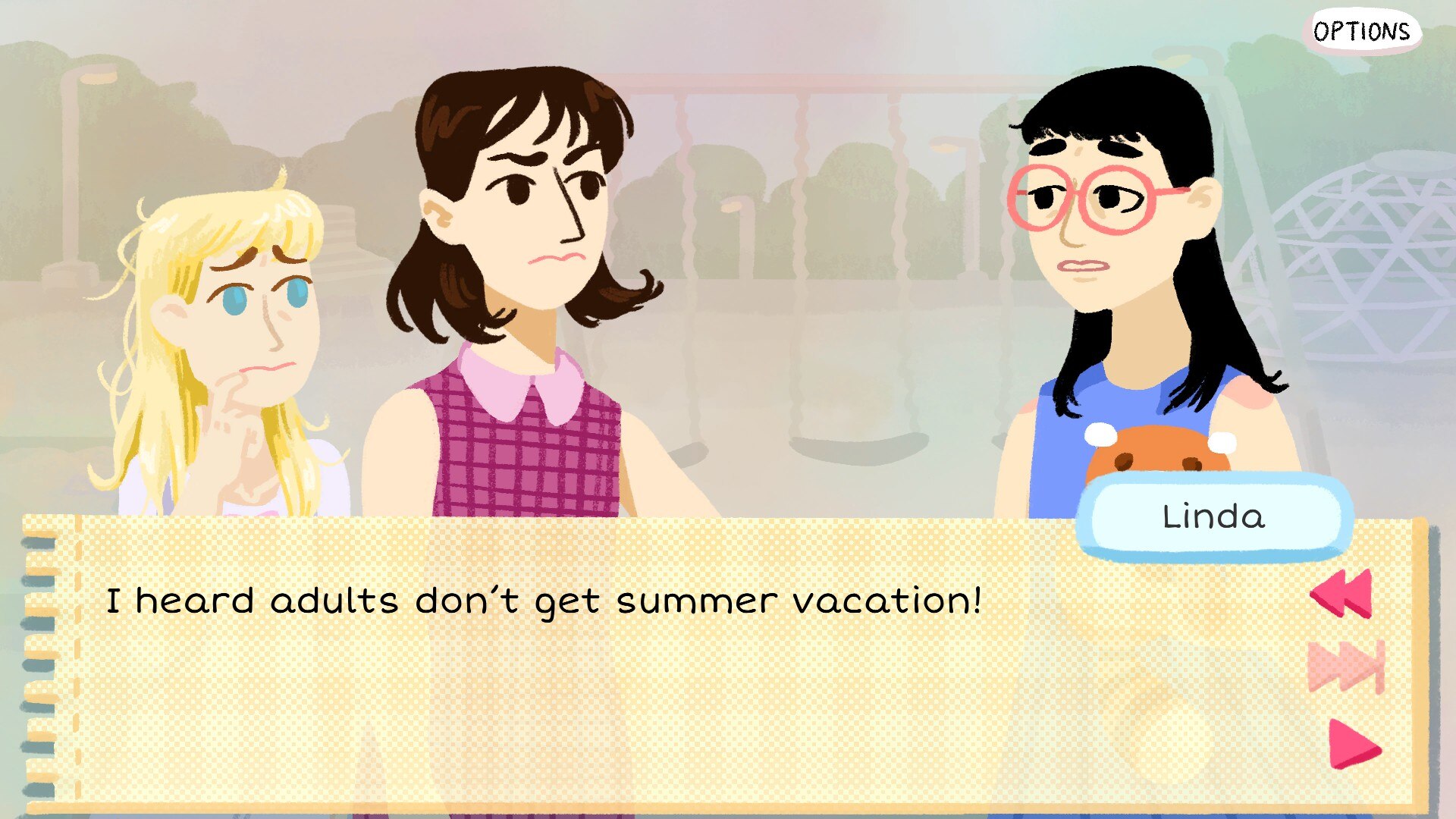Open the Options menu

(x=1362, y=32)
